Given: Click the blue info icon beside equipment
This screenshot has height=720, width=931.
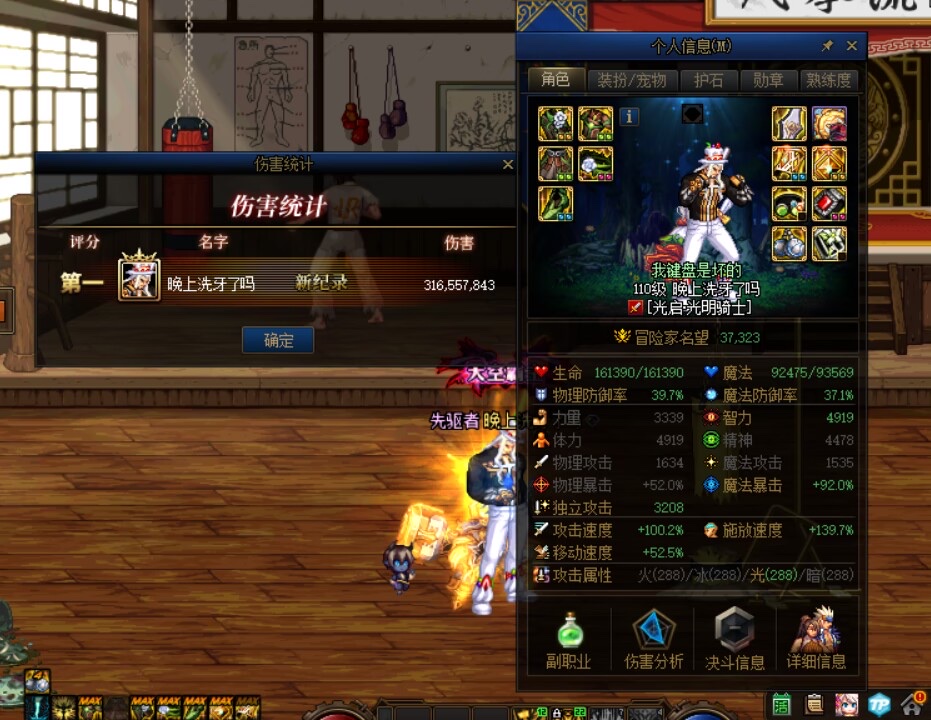Looking at the screenshot, I should coord(629,116).
